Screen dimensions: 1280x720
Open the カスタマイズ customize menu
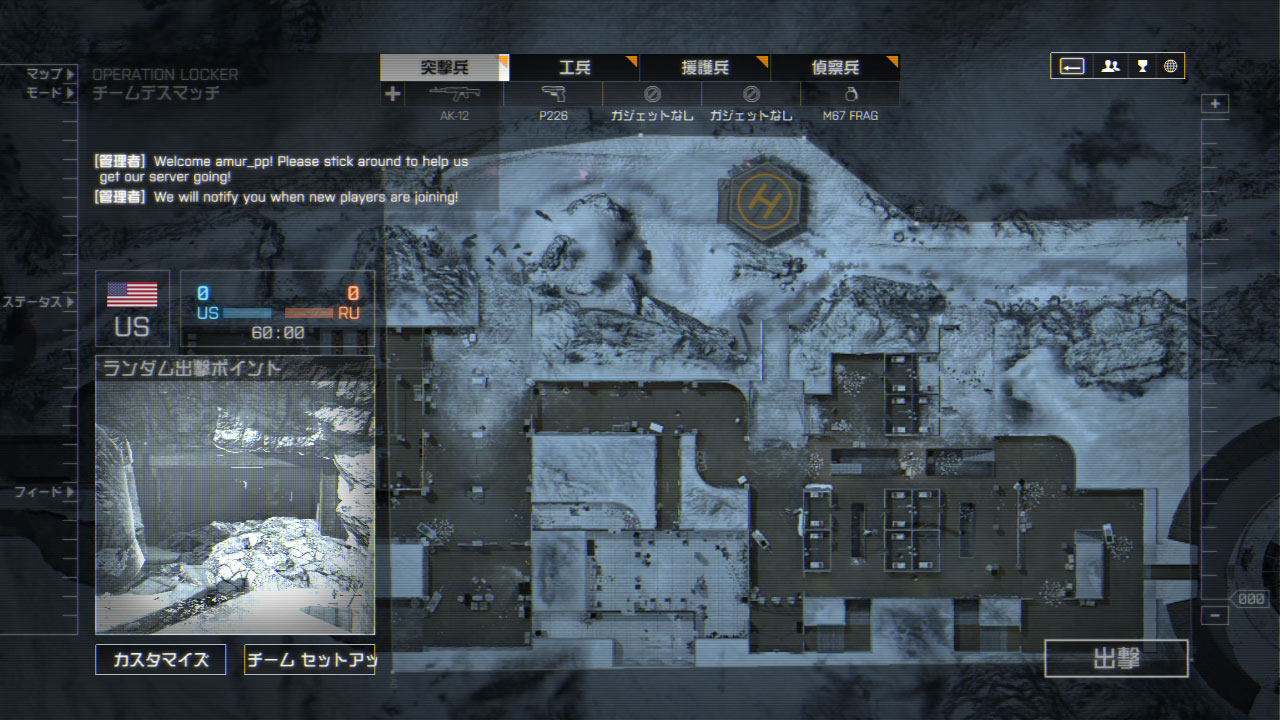click(x=161, y=660)
